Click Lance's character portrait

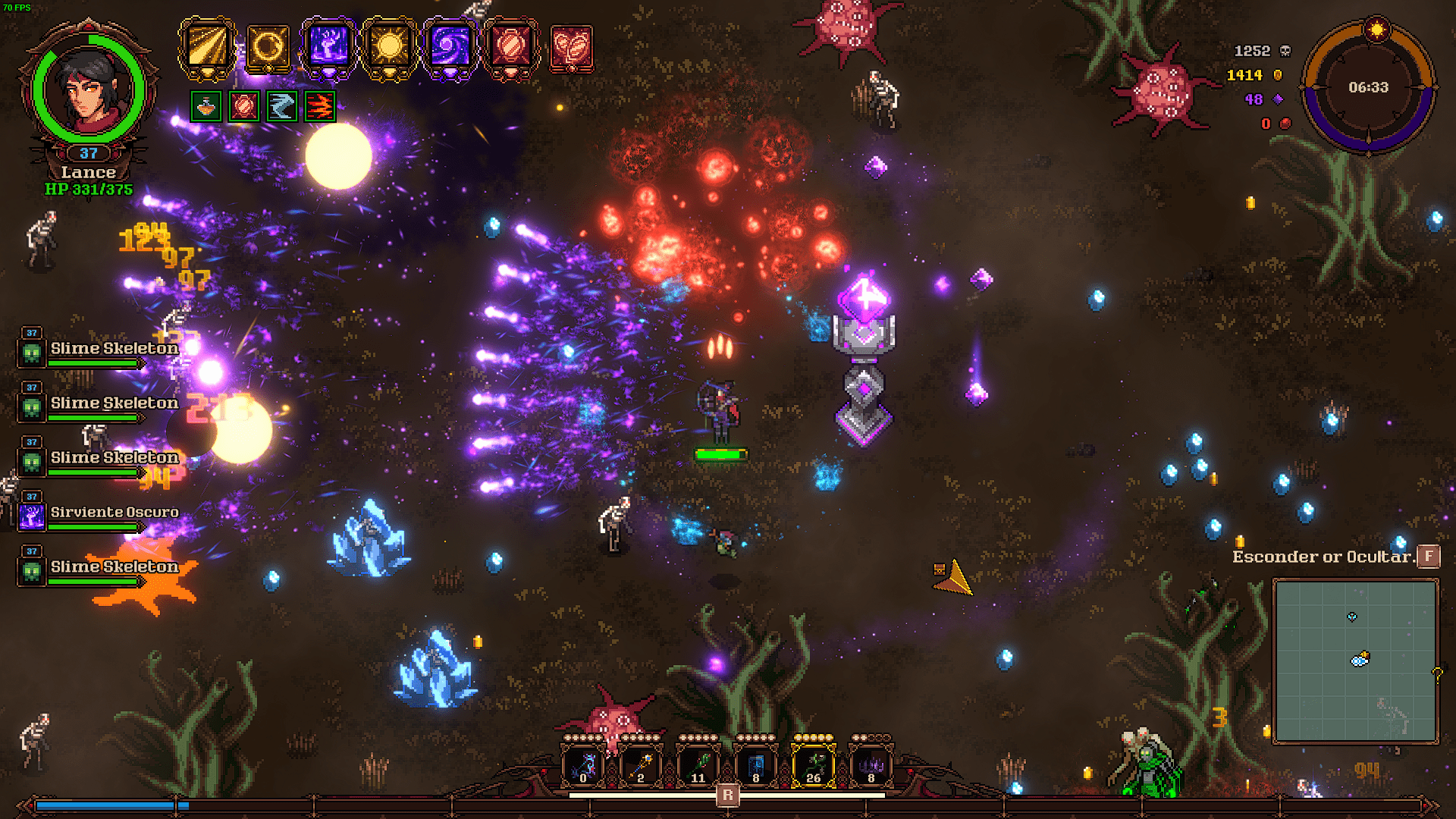pos(89,91)
